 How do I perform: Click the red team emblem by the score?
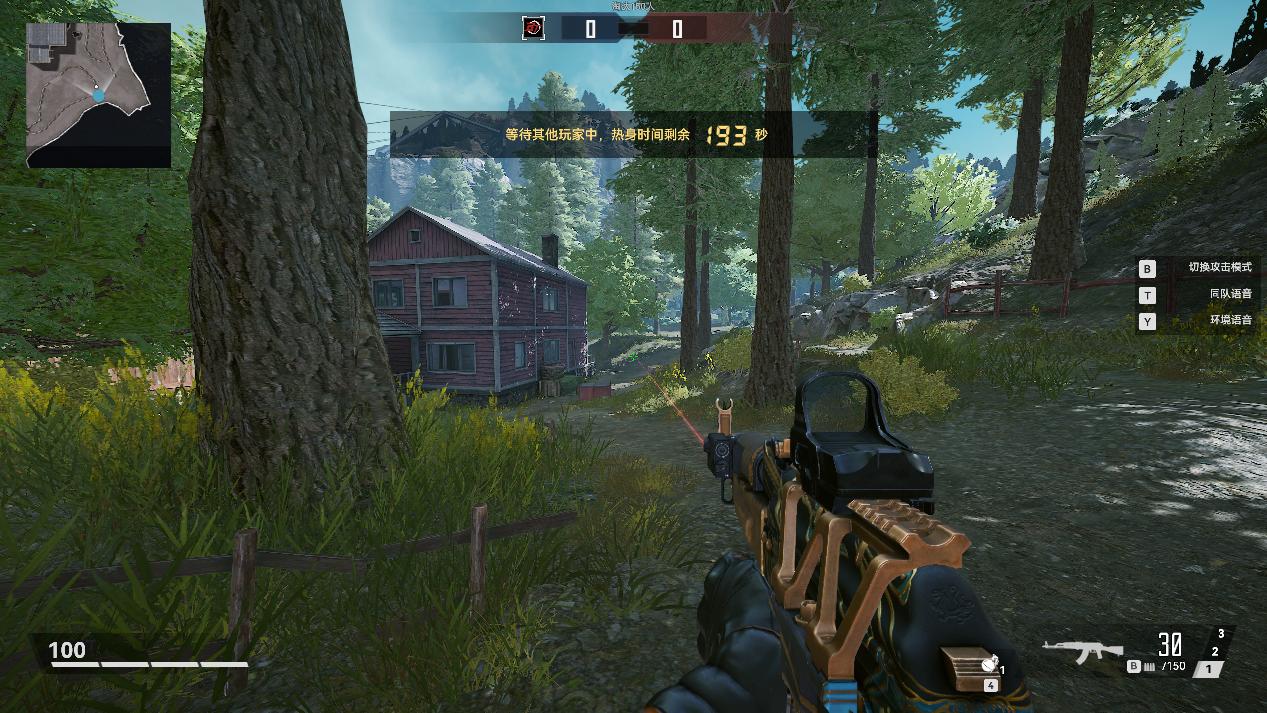click(534, 28)
